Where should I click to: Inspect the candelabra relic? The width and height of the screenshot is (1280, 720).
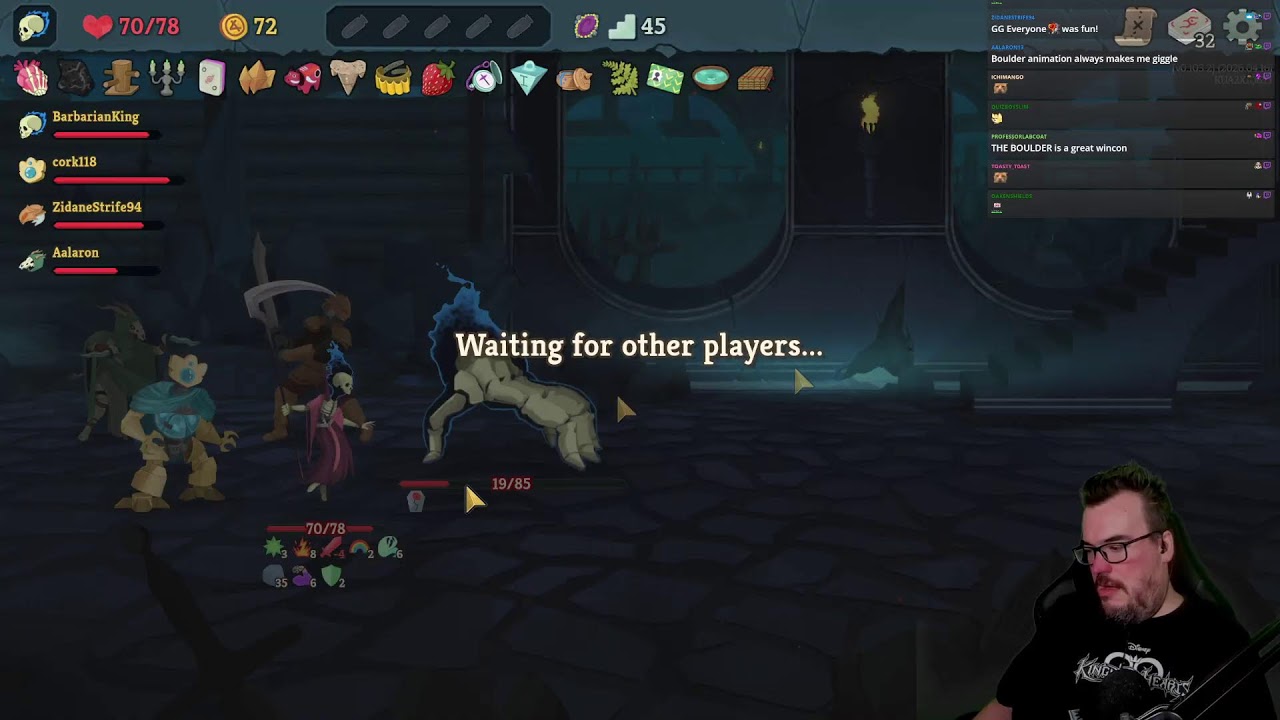pos(166,78)
